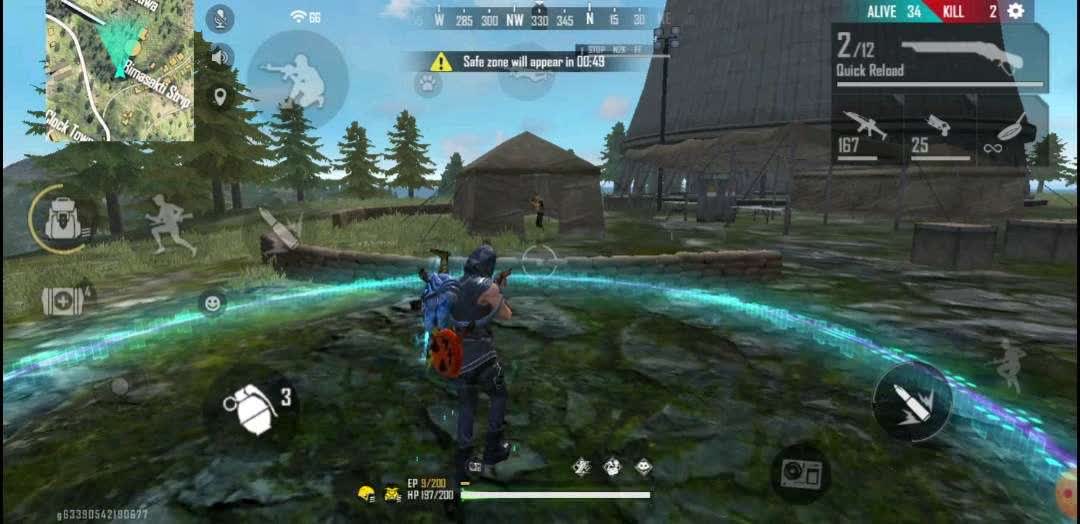The width and height of the screenshot is (1080, 524).
Task: Open the smiley emote menu
Action: coord(211,302)
